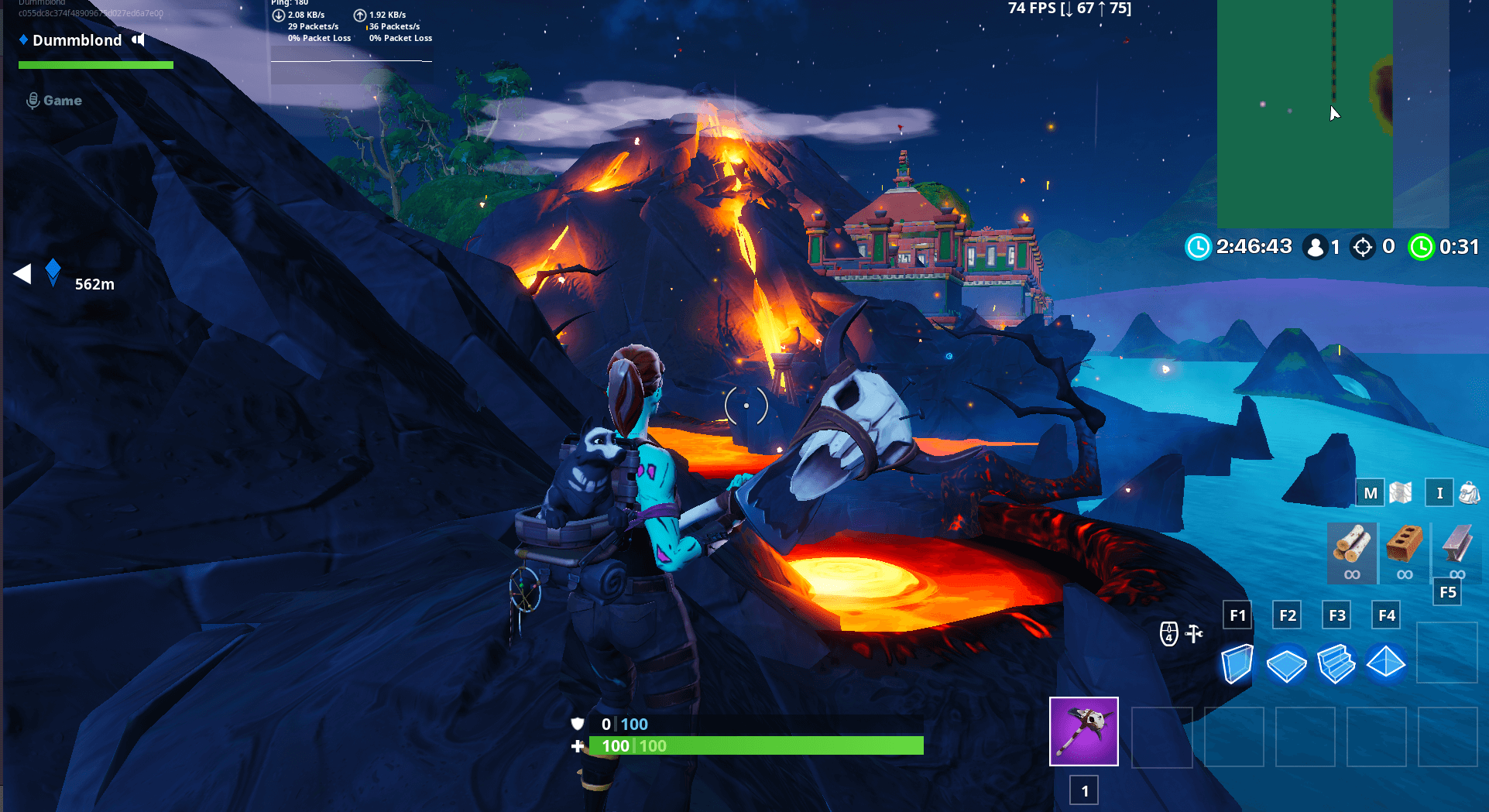Image resolution: width=1489 pixels, height=812 pixels.
Task: Toggle the Dummblond speaker icon
Action: click(x=138, y=39)
